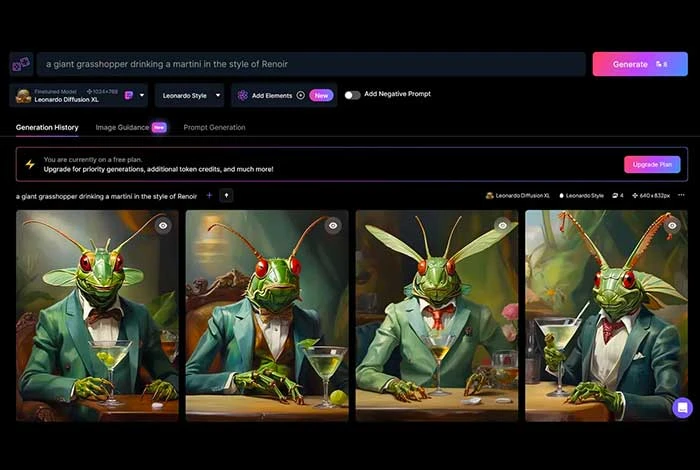Click the plus icon beside the prompt title
This screenshot has height=470, width=700.
click(x=209, y=195)
